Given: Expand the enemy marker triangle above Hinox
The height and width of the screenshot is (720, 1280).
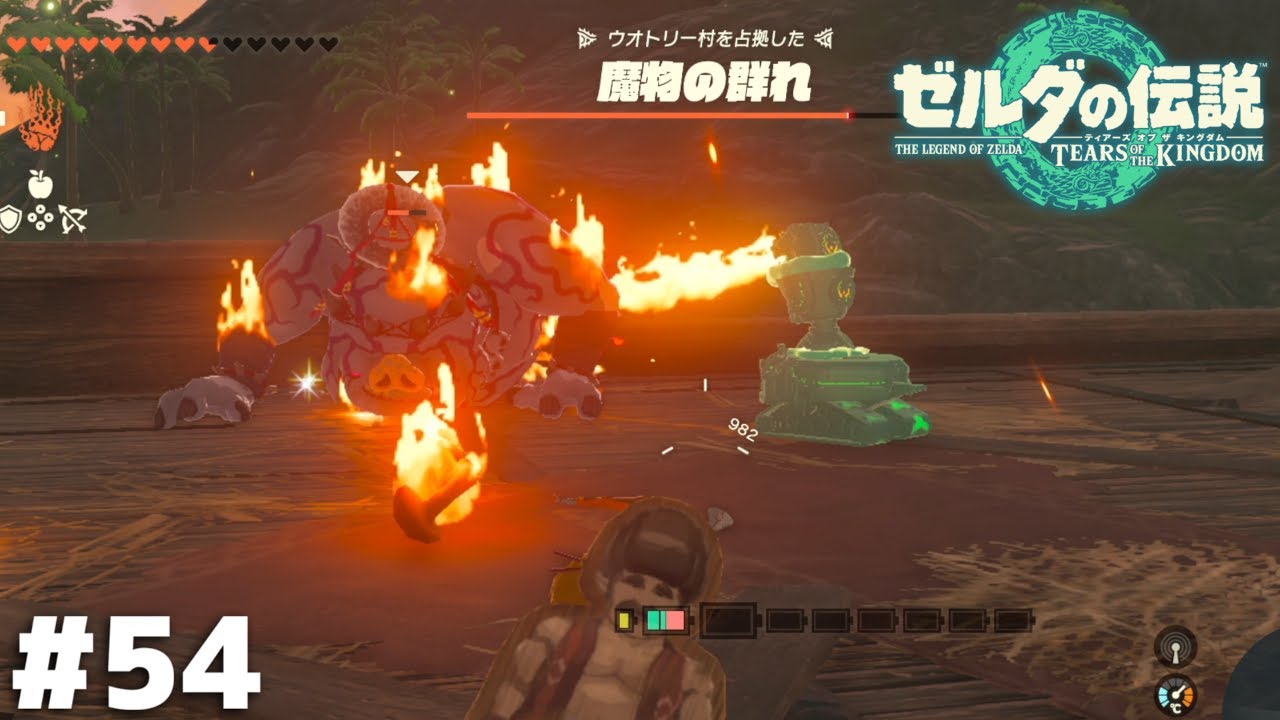Looking at the screenshot, I should point(408,174).
